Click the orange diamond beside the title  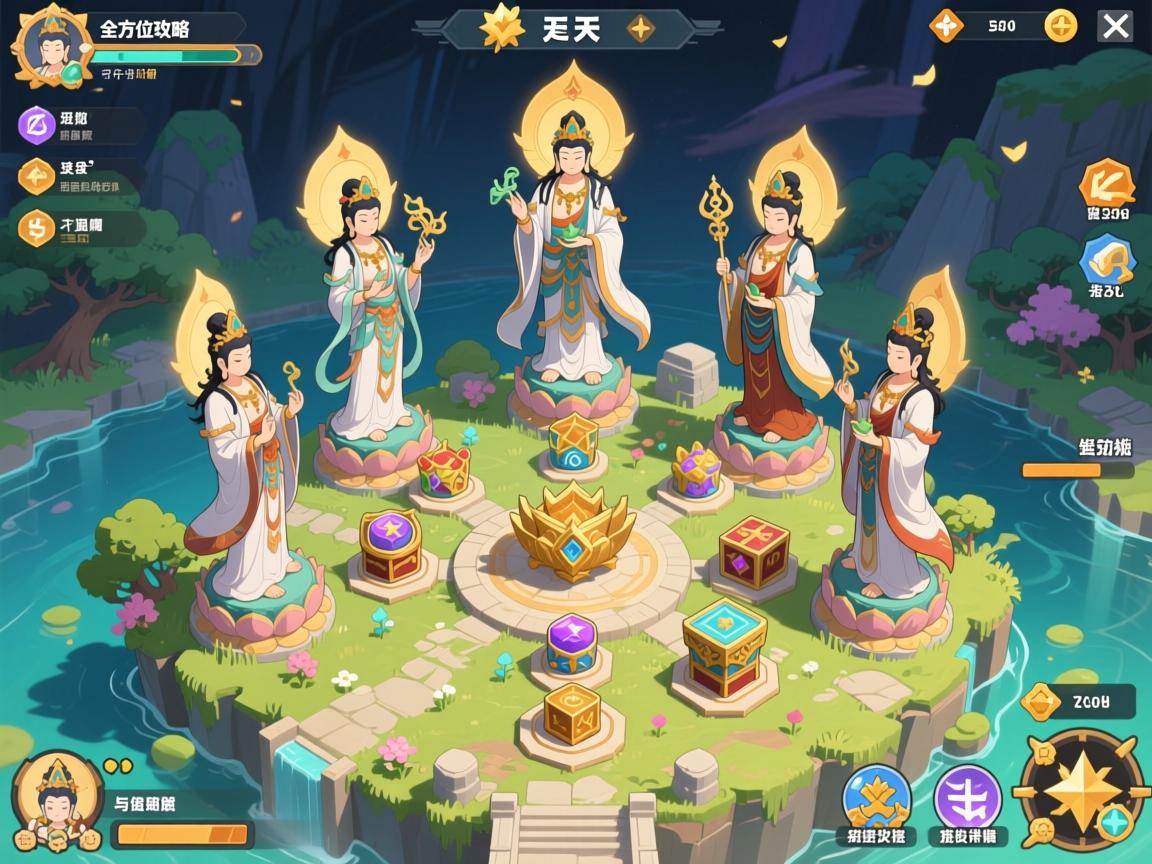click(641, 28)
